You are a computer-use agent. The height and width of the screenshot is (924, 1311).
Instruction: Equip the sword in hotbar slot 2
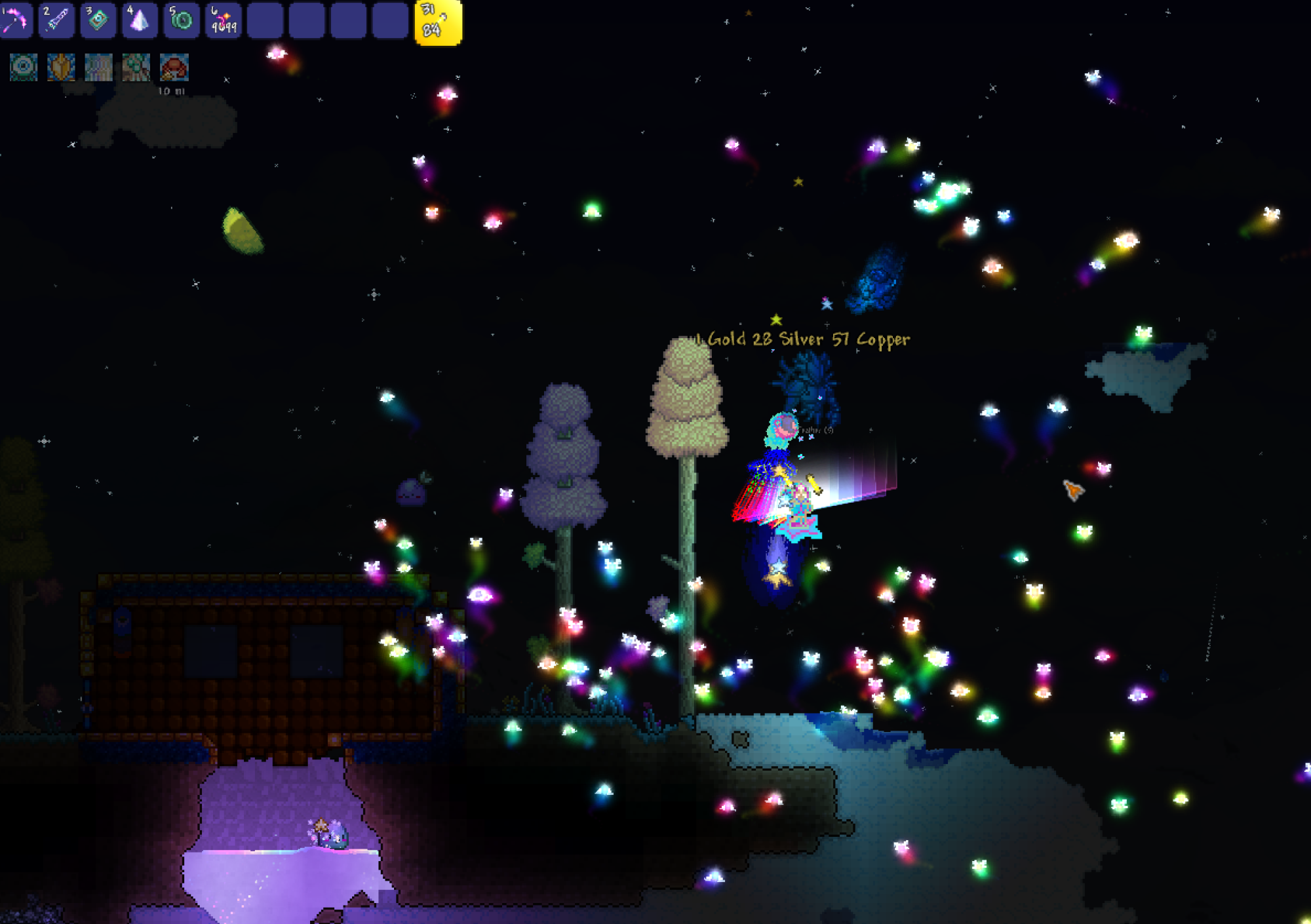click(56, 20)
